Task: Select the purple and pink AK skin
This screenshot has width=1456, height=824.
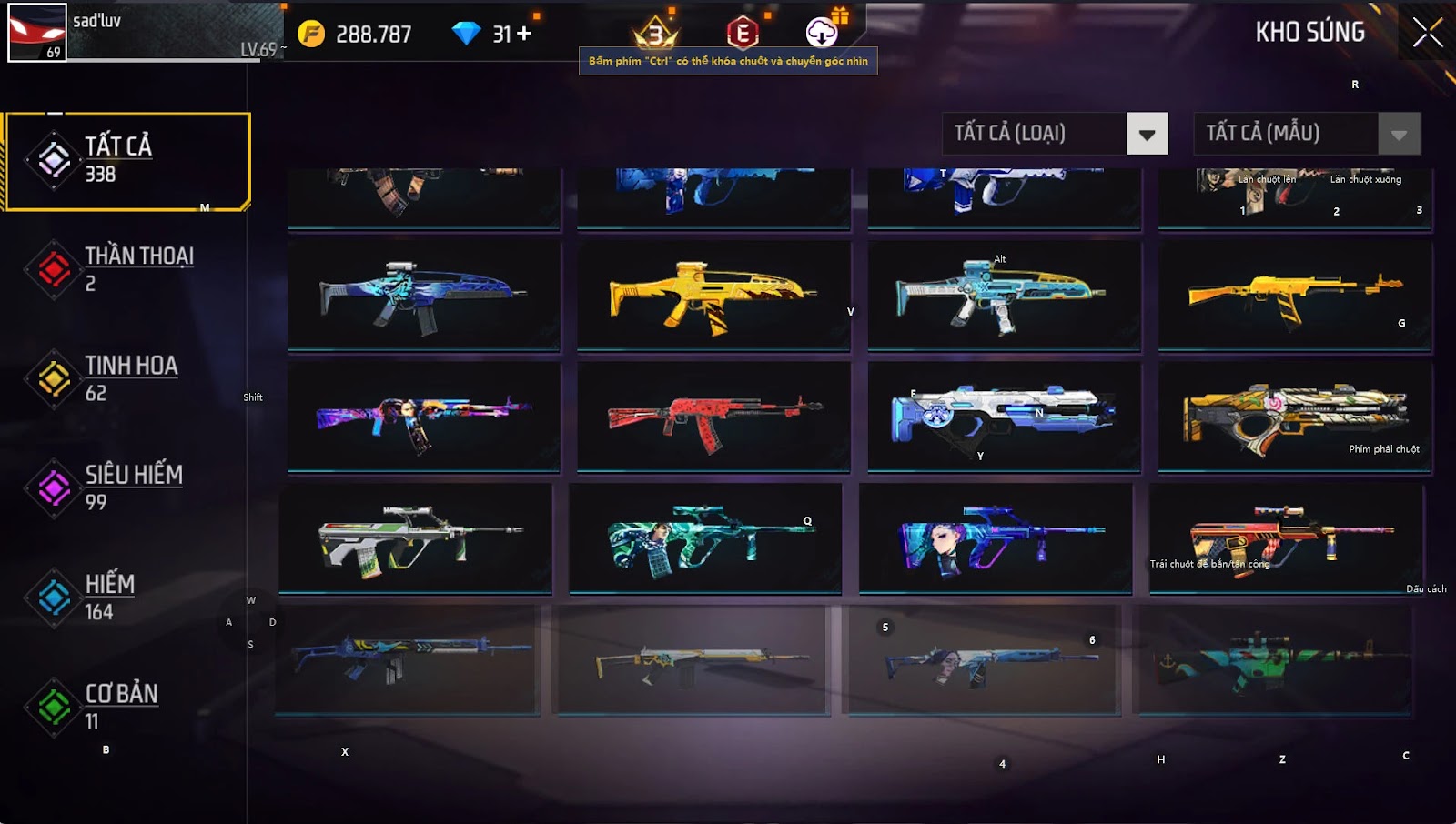Action: [424, 417]
